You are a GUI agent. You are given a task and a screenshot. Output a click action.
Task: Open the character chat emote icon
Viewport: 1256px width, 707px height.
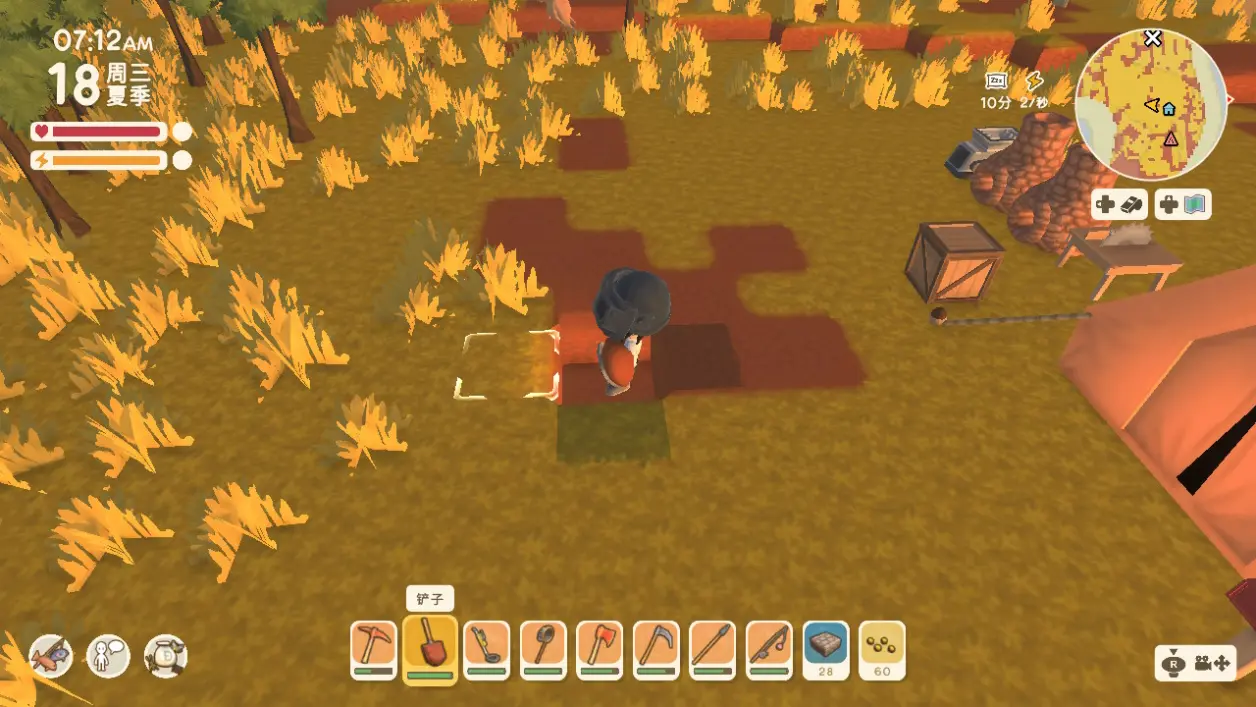pos(108,656)
